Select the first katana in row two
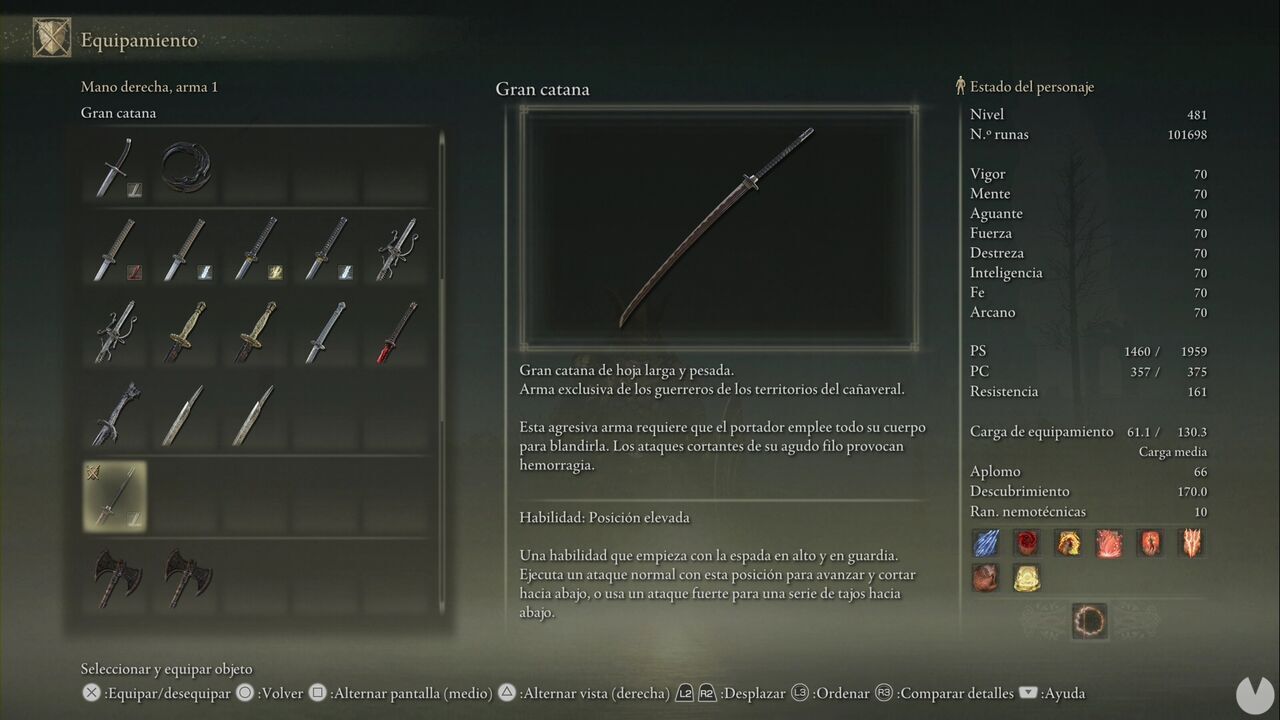The height and width of the screenshot is (720, 1280). (114, 250)
